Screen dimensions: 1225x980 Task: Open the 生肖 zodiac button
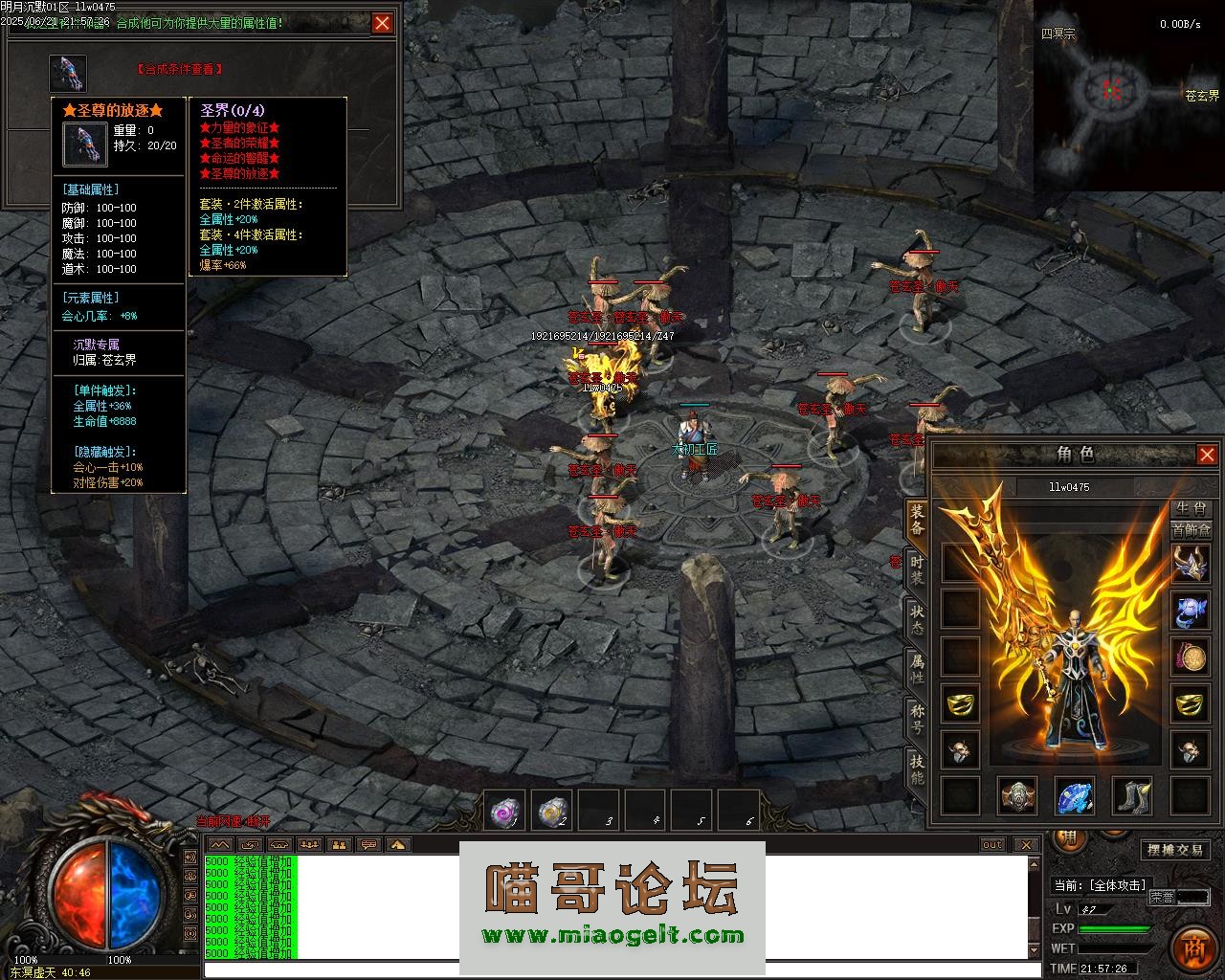point(1191,508)
